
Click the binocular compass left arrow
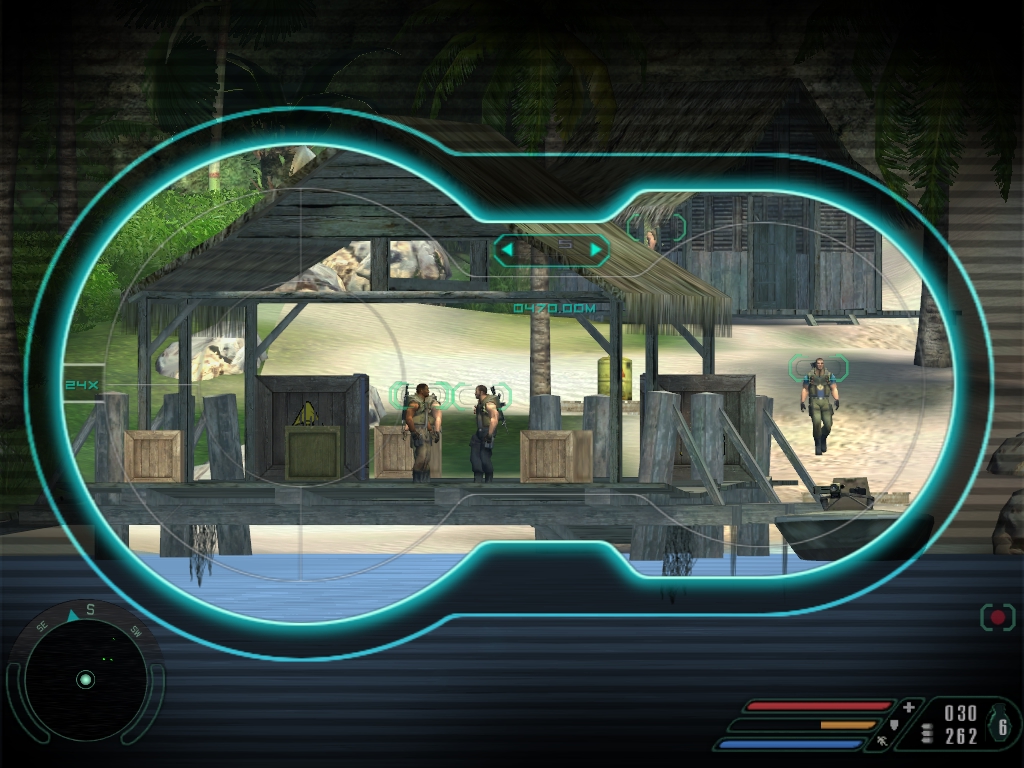pyautogui.click(x=509, y=248)
